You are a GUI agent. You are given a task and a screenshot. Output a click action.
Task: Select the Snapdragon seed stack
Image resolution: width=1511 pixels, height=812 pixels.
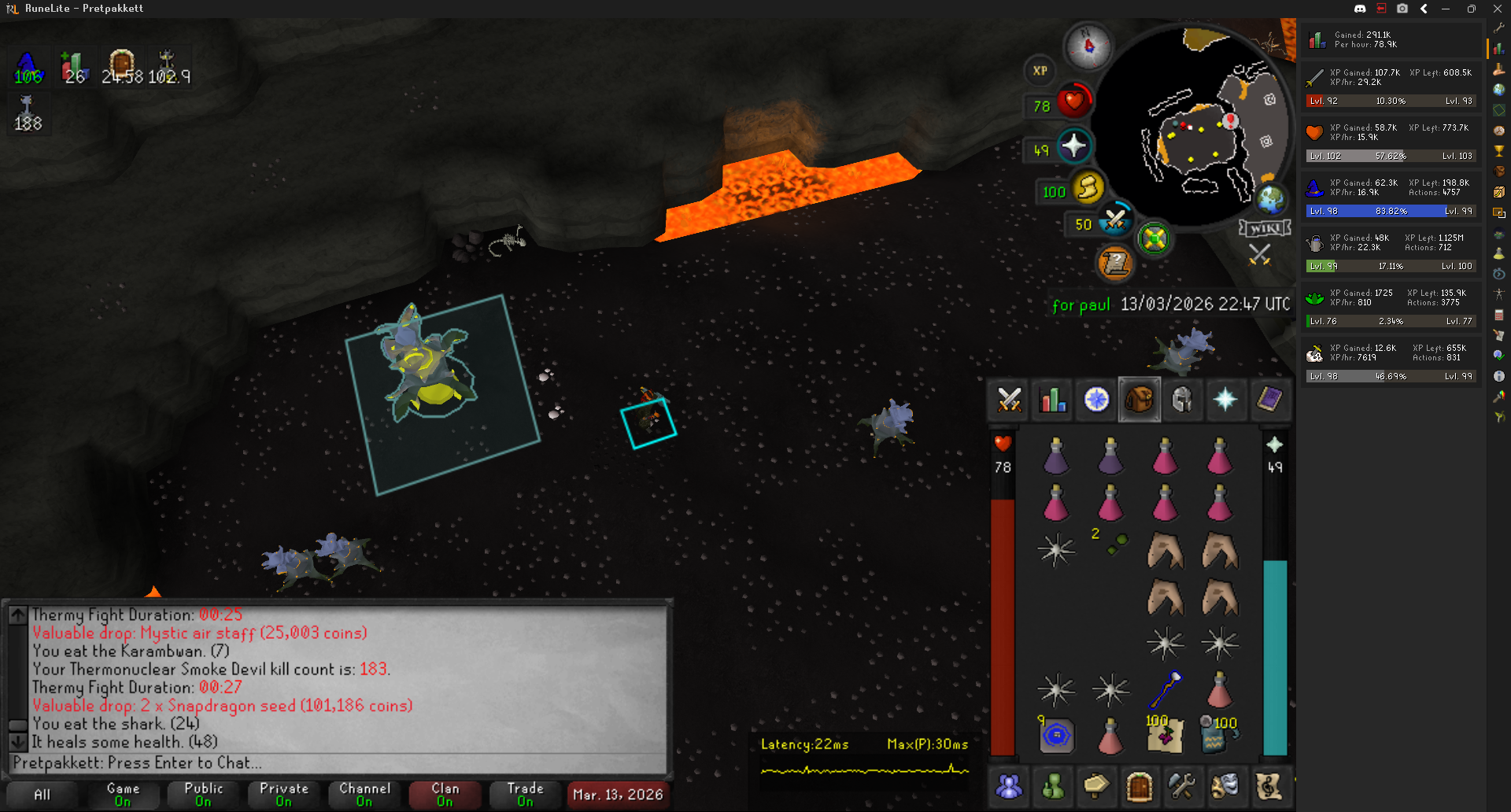tap(1114, 544)
